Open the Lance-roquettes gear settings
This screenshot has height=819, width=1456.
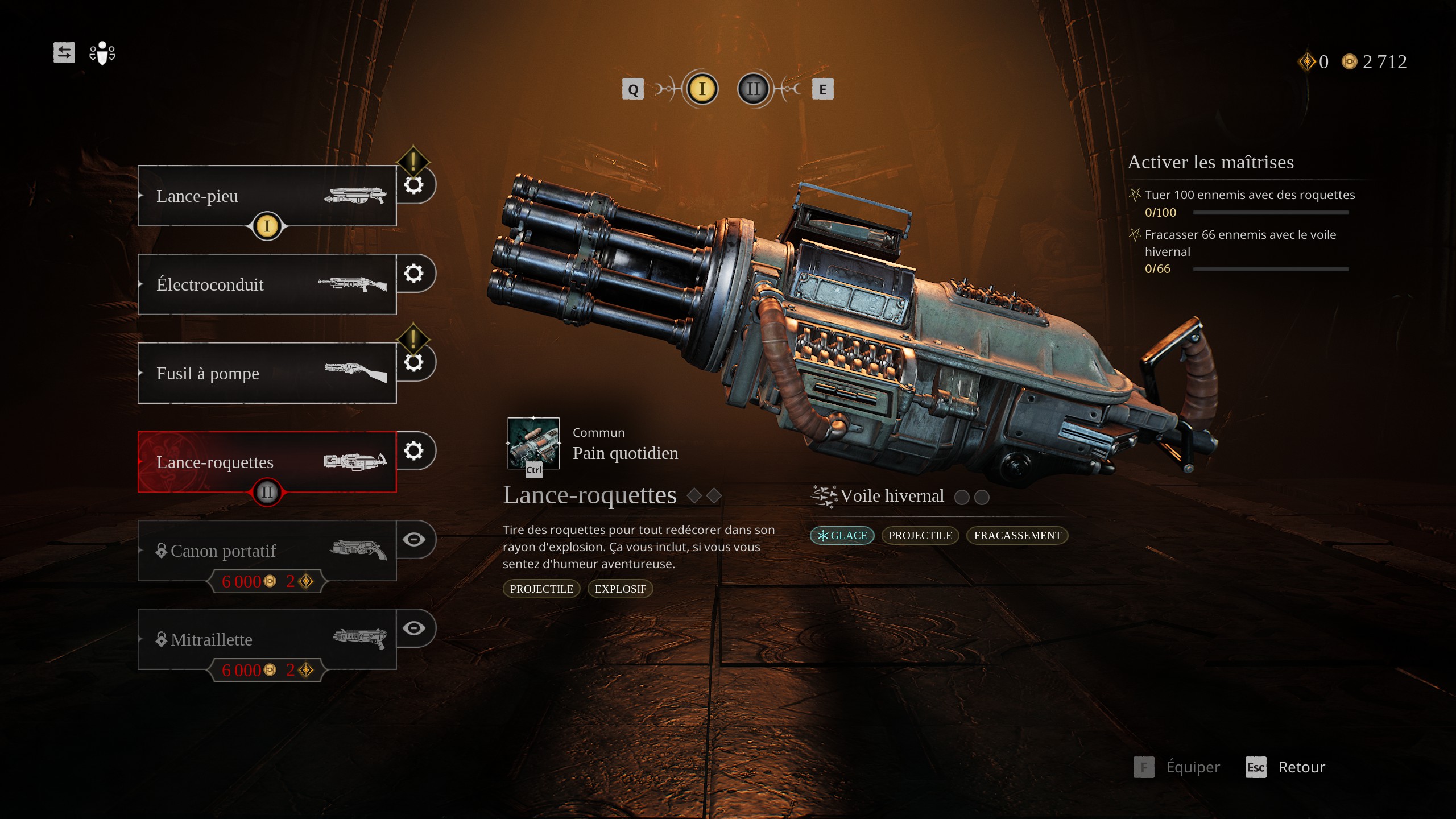pyautogui.click(x=414, y=451)
